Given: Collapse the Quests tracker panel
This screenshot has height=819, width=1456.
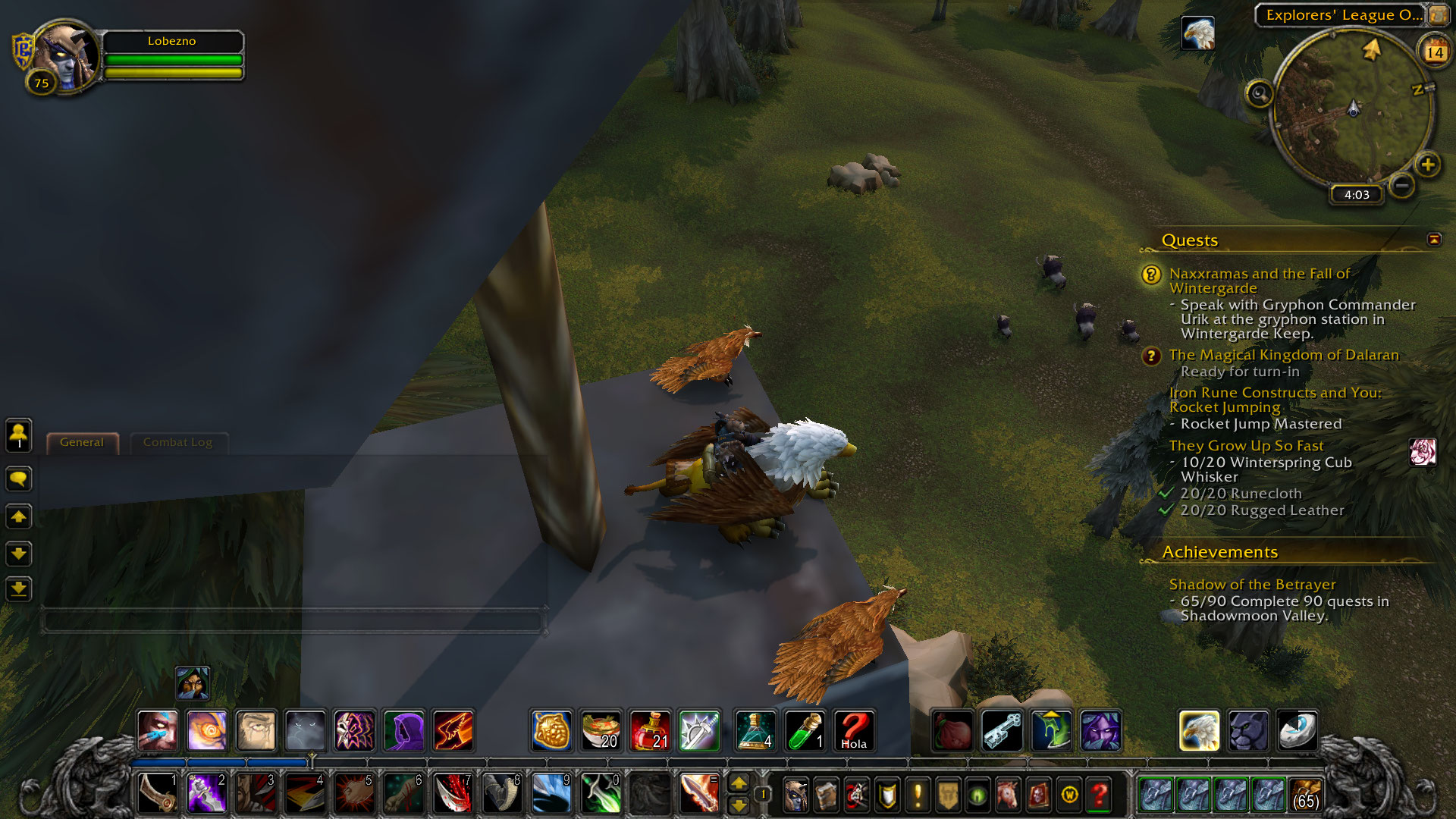Looking at the screenshot, I should tap(1433, 240).
